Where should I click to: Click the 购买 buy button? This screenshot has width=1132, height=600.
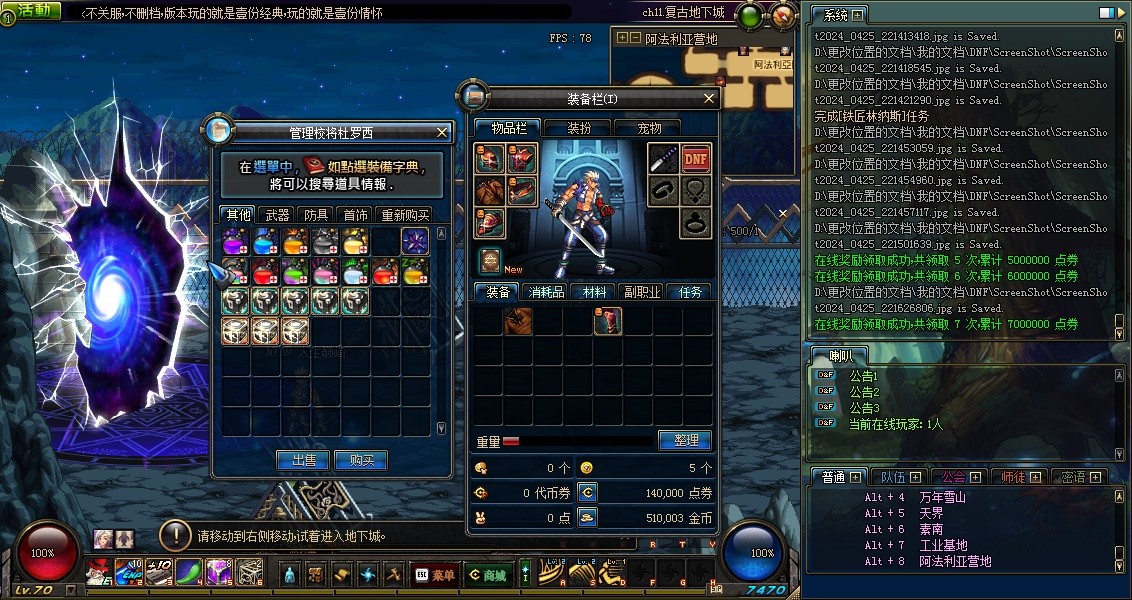(361, 460)
